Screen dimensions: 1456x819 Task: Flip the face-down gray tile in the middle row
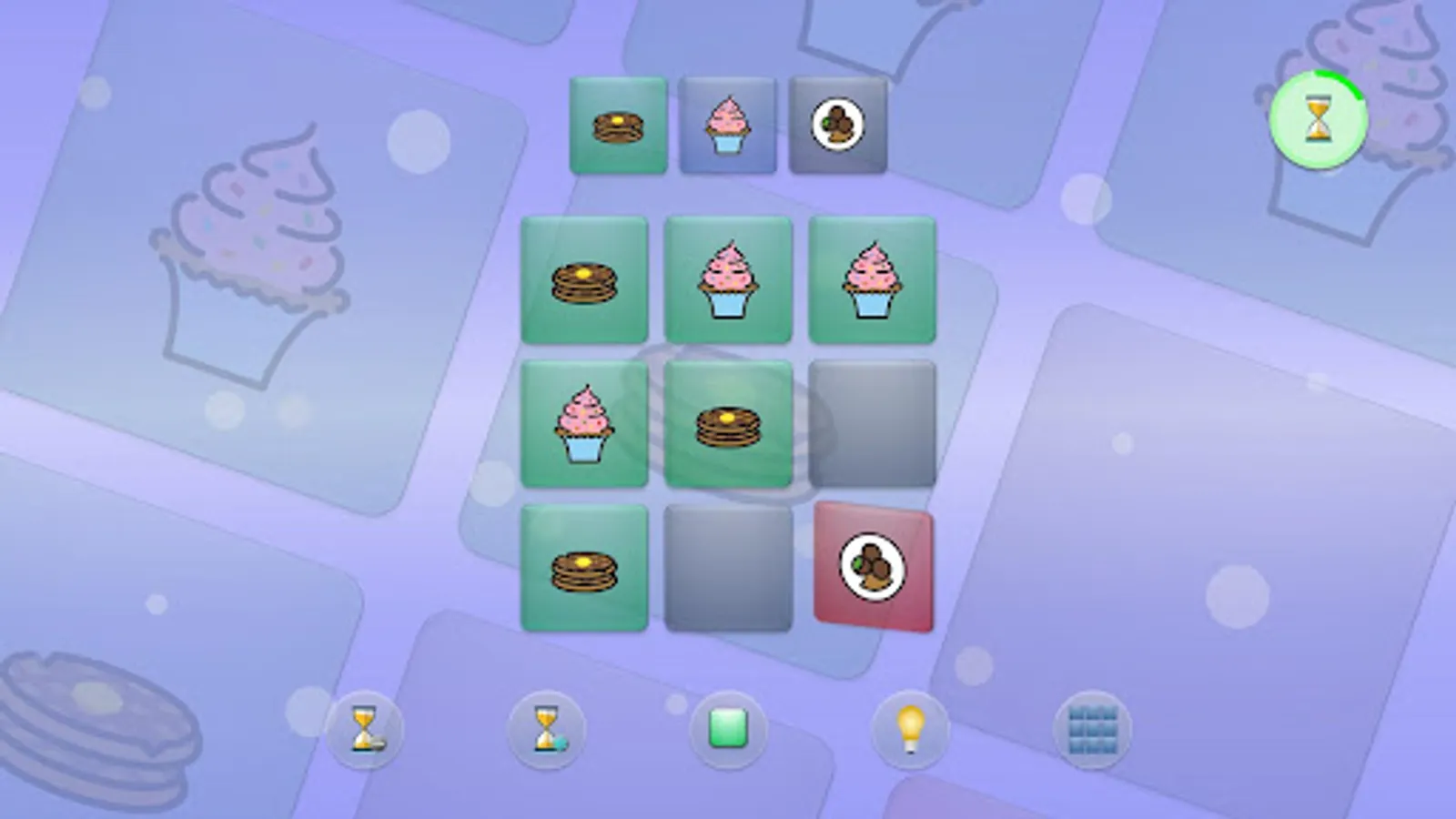[x=873, y=423]
